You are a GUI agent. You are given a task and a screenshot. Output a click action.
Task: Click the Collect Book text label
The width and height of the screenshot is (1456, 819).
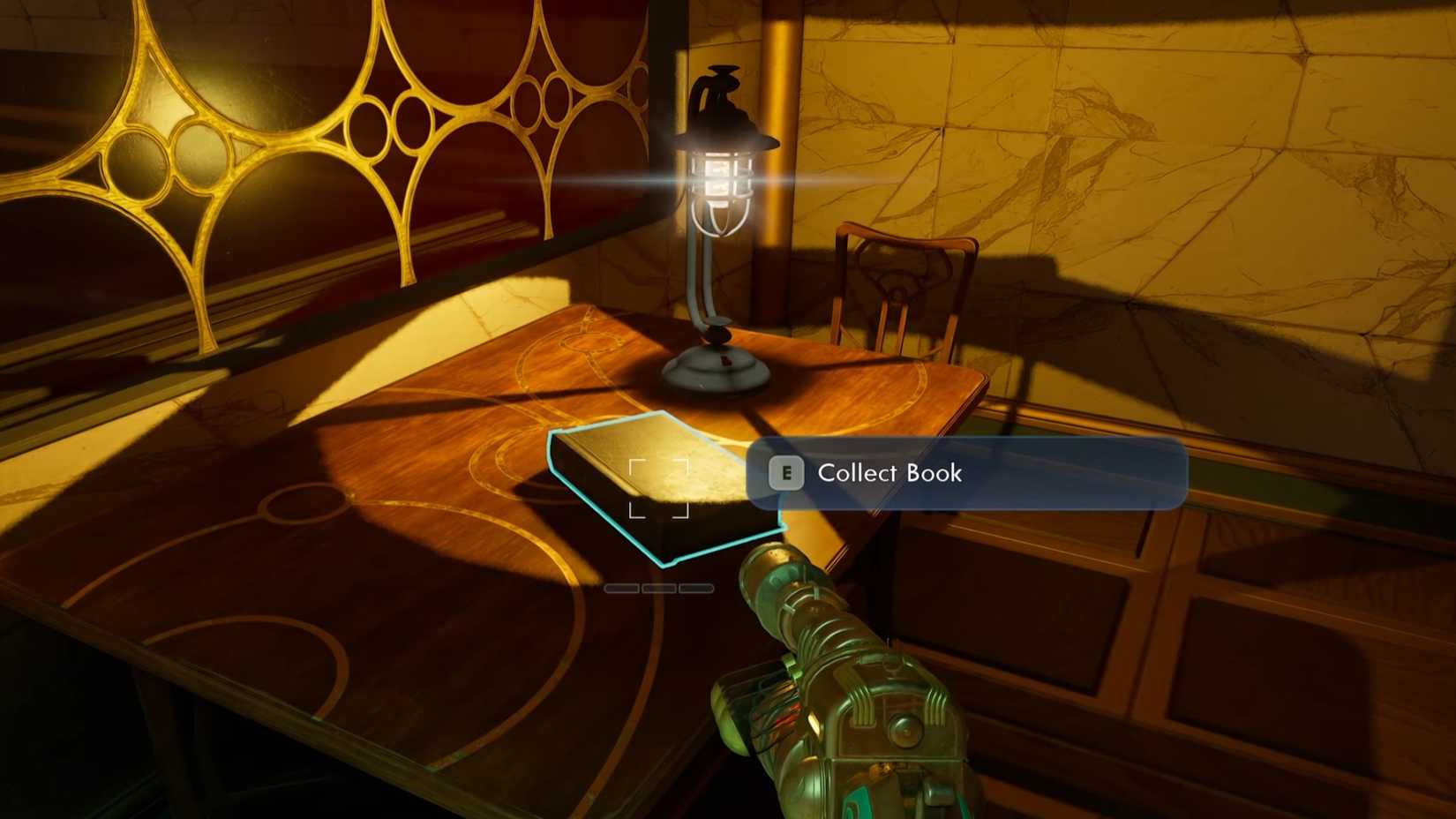pos(889,474)
